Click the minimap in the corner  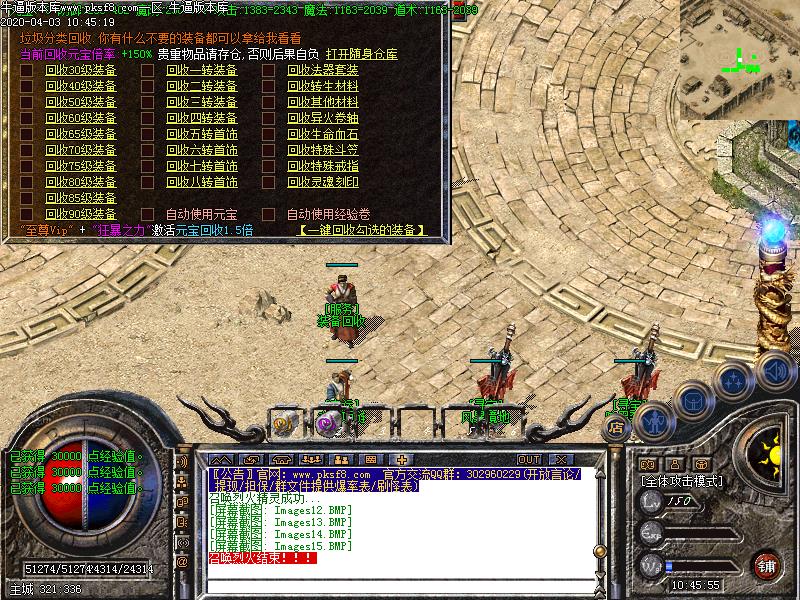point(740,58)
